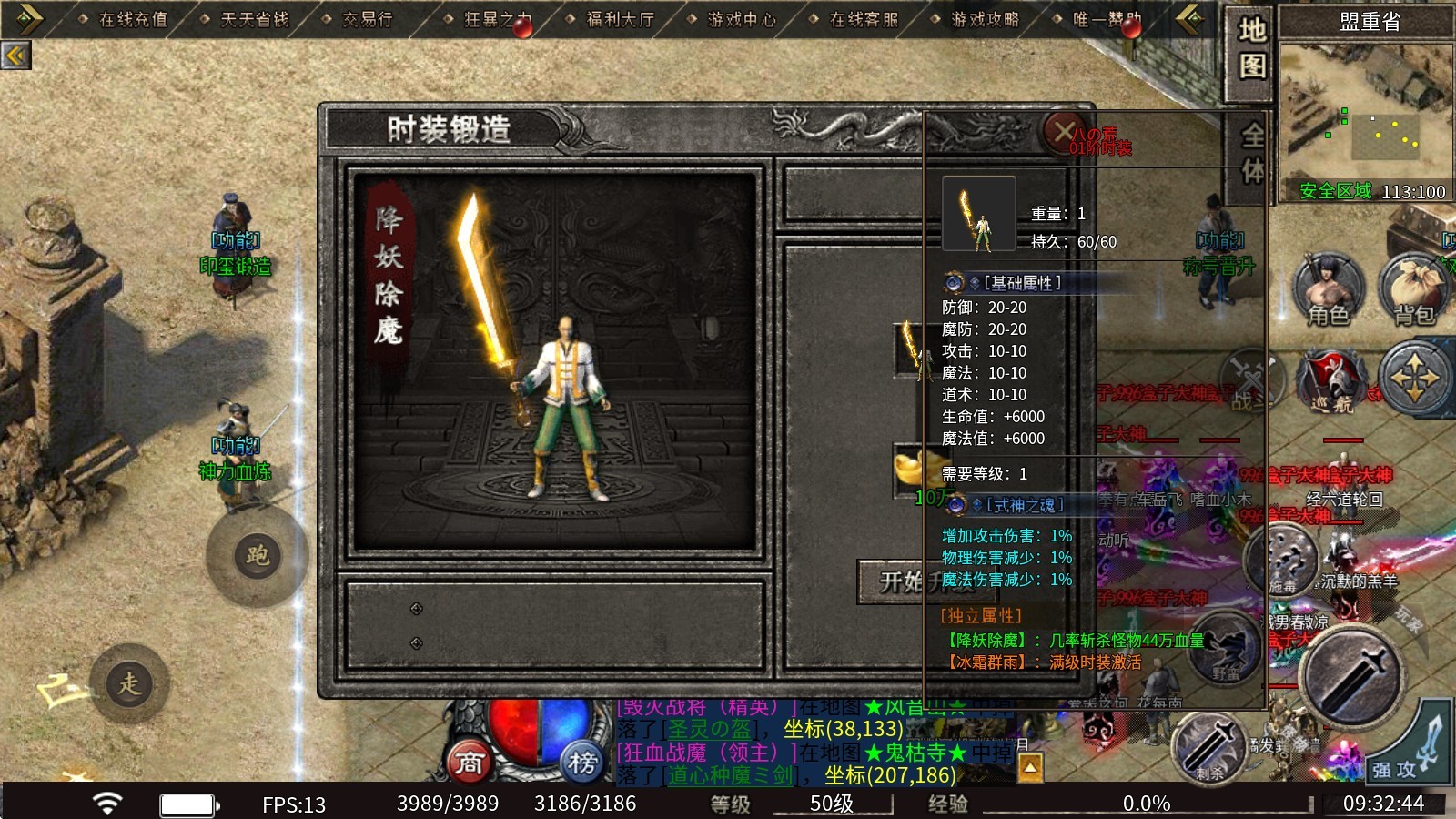This screenshot has width=1456, height=819.
Task: Click the 开始升级 upgrade button
Action: point(901,581)
